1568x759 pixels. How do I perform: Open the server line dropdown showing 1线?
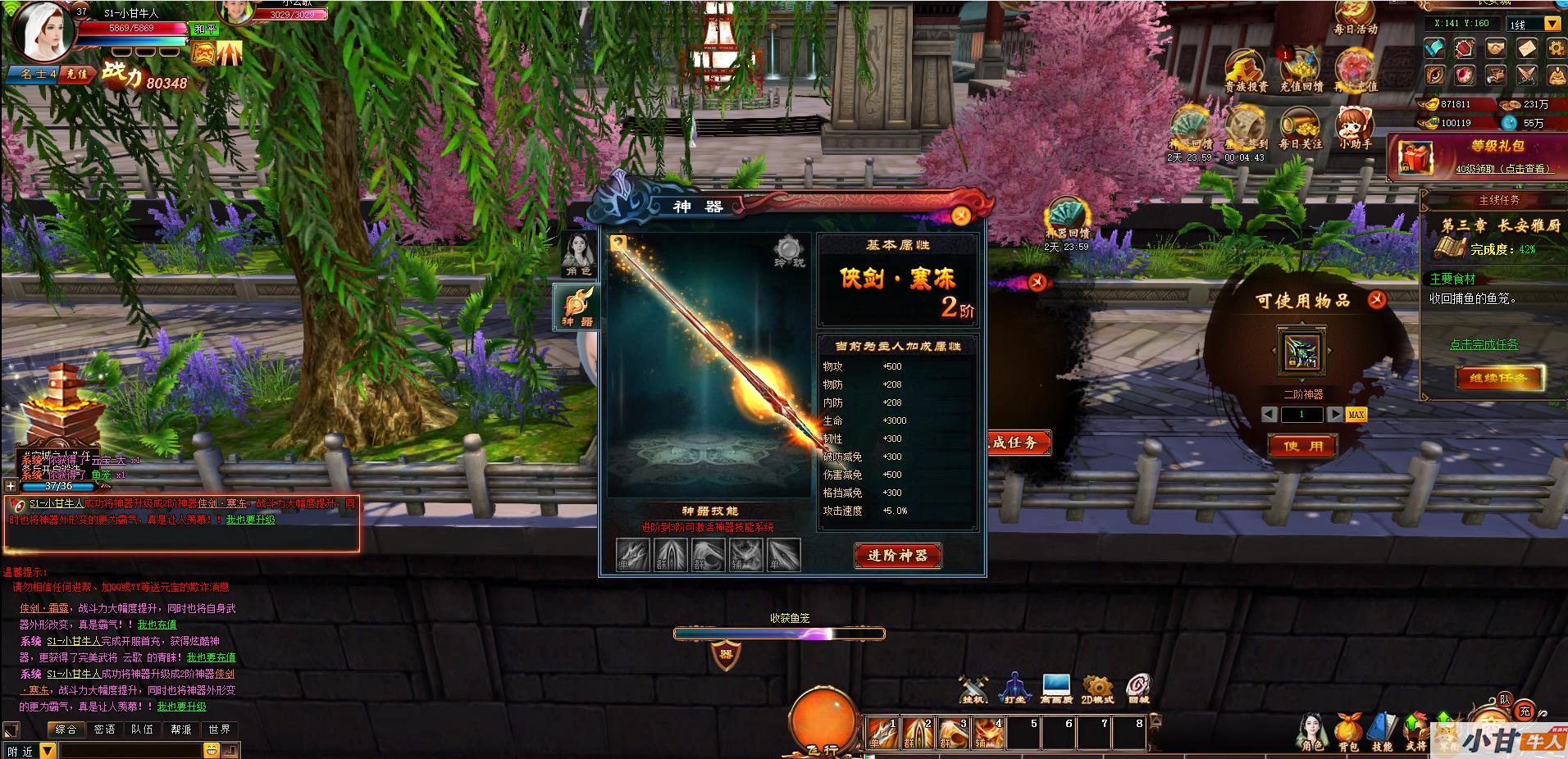click(x=1552, y=25)
